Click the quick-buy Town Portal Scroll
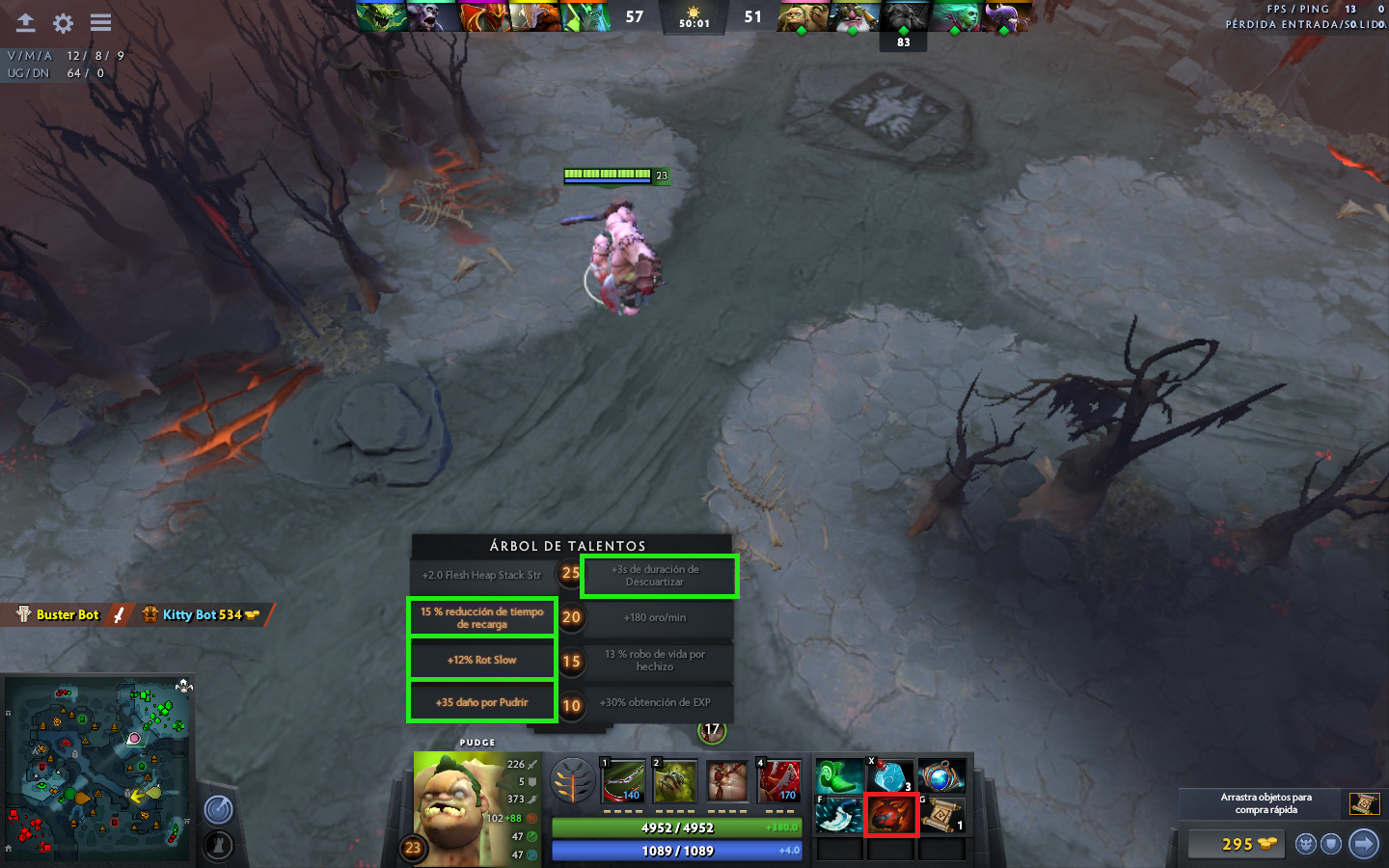This screenshot has width=1389, height=868. click(1364, 803)
